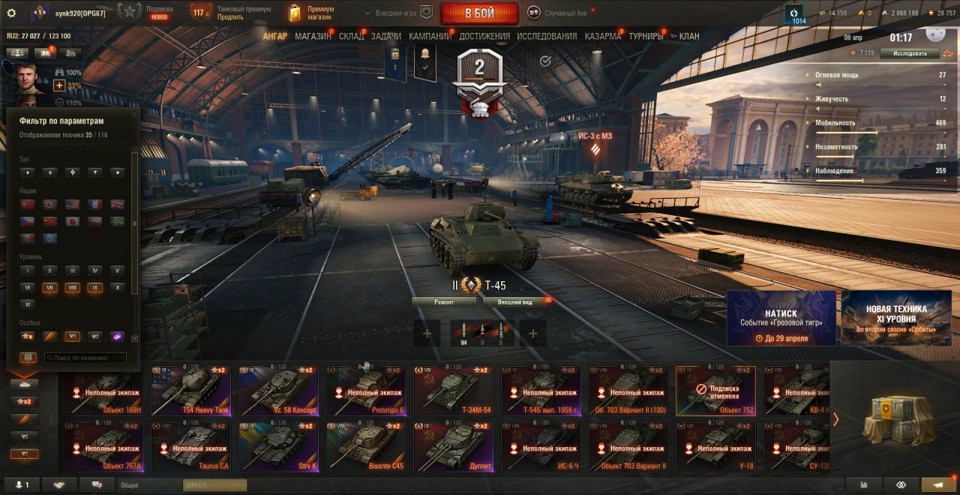Open the КЛАН tab

tap(689, 36)
